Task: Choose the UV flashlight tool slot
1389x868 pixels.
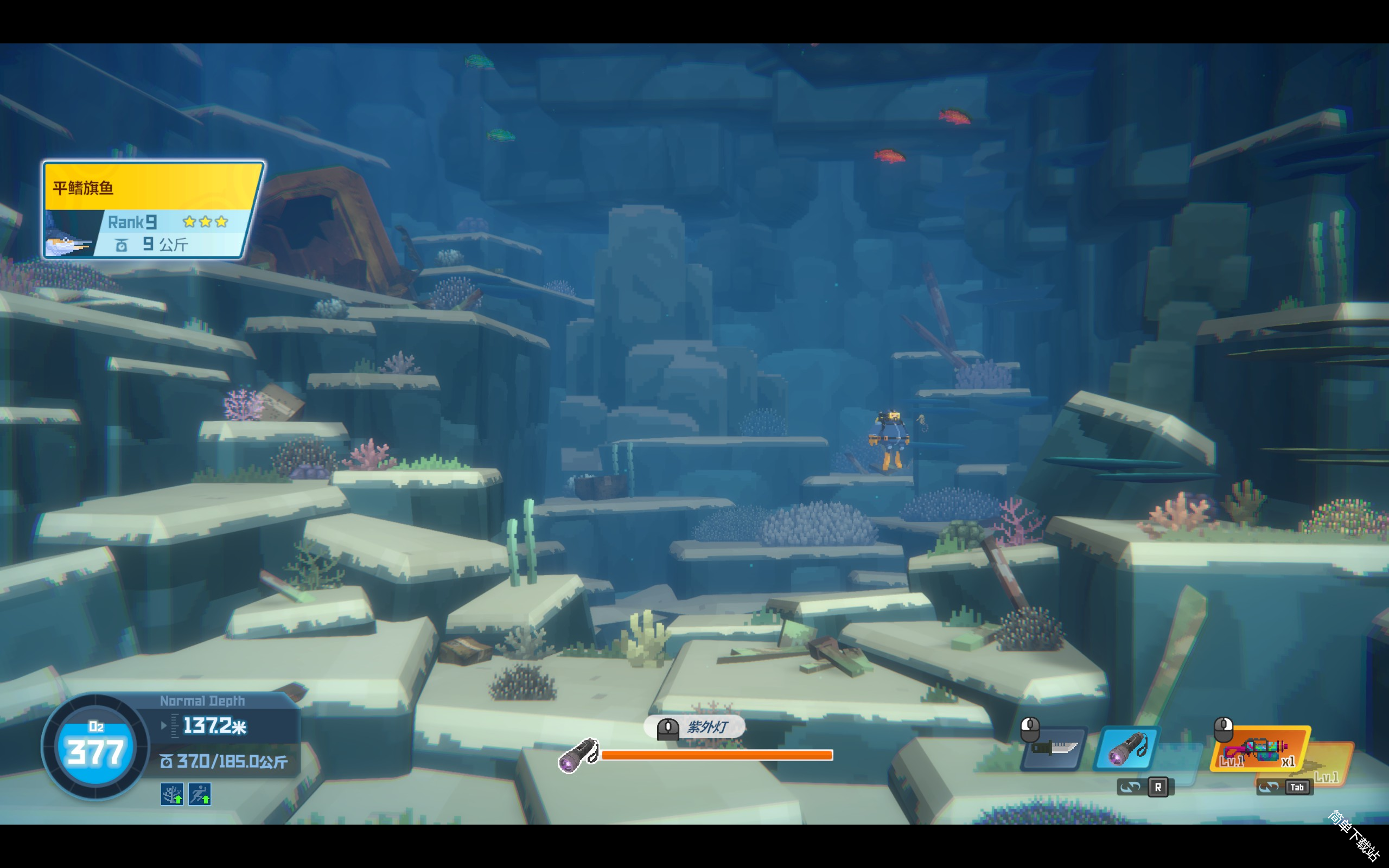Action: (x=1126, y=749)
